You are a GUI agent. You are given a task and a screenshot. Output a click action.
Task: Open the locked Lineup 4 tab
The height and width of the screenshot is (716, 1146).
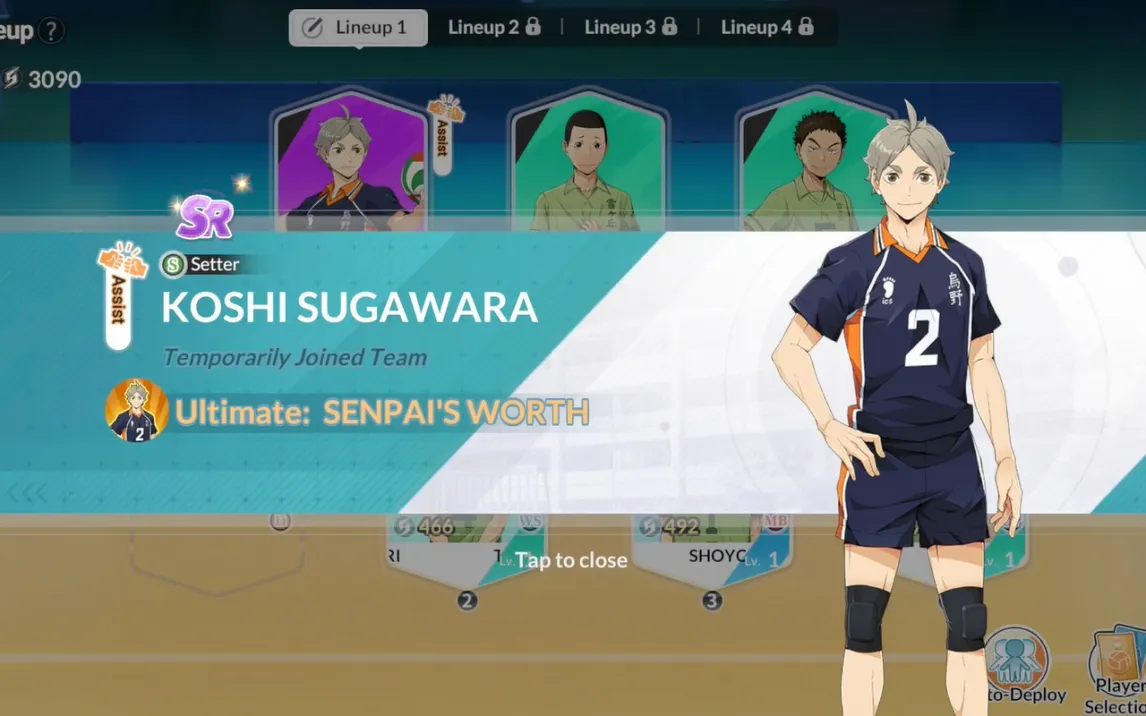click(767, 28)
